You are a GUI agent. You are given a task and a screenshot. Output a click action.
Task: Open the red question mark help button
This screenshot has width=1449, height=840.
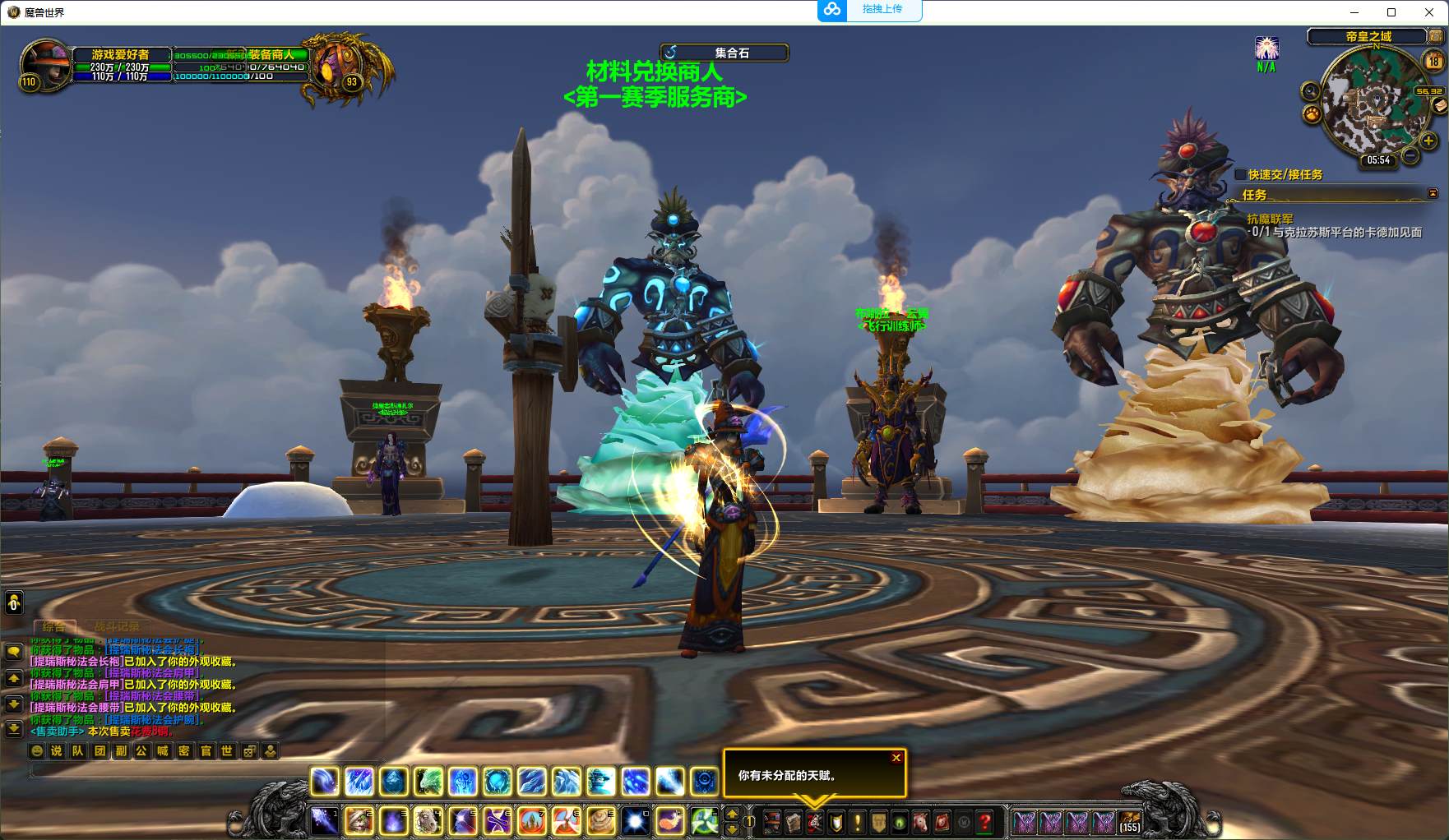(x=985, y=821)
